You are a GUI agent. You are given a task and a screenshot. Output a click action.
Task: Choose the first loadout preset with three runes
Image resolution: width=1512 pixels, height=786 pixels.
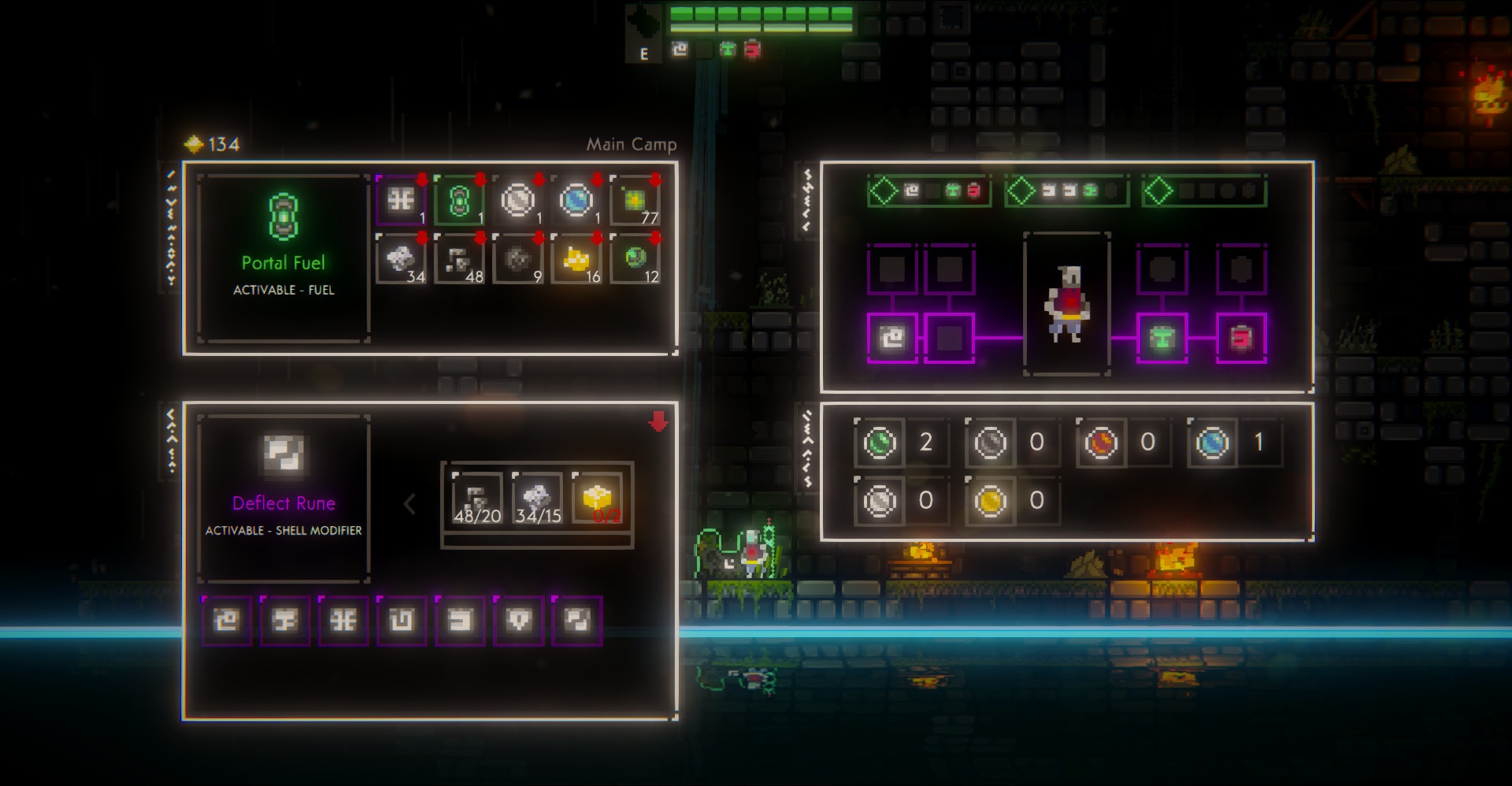pos(929,191)
